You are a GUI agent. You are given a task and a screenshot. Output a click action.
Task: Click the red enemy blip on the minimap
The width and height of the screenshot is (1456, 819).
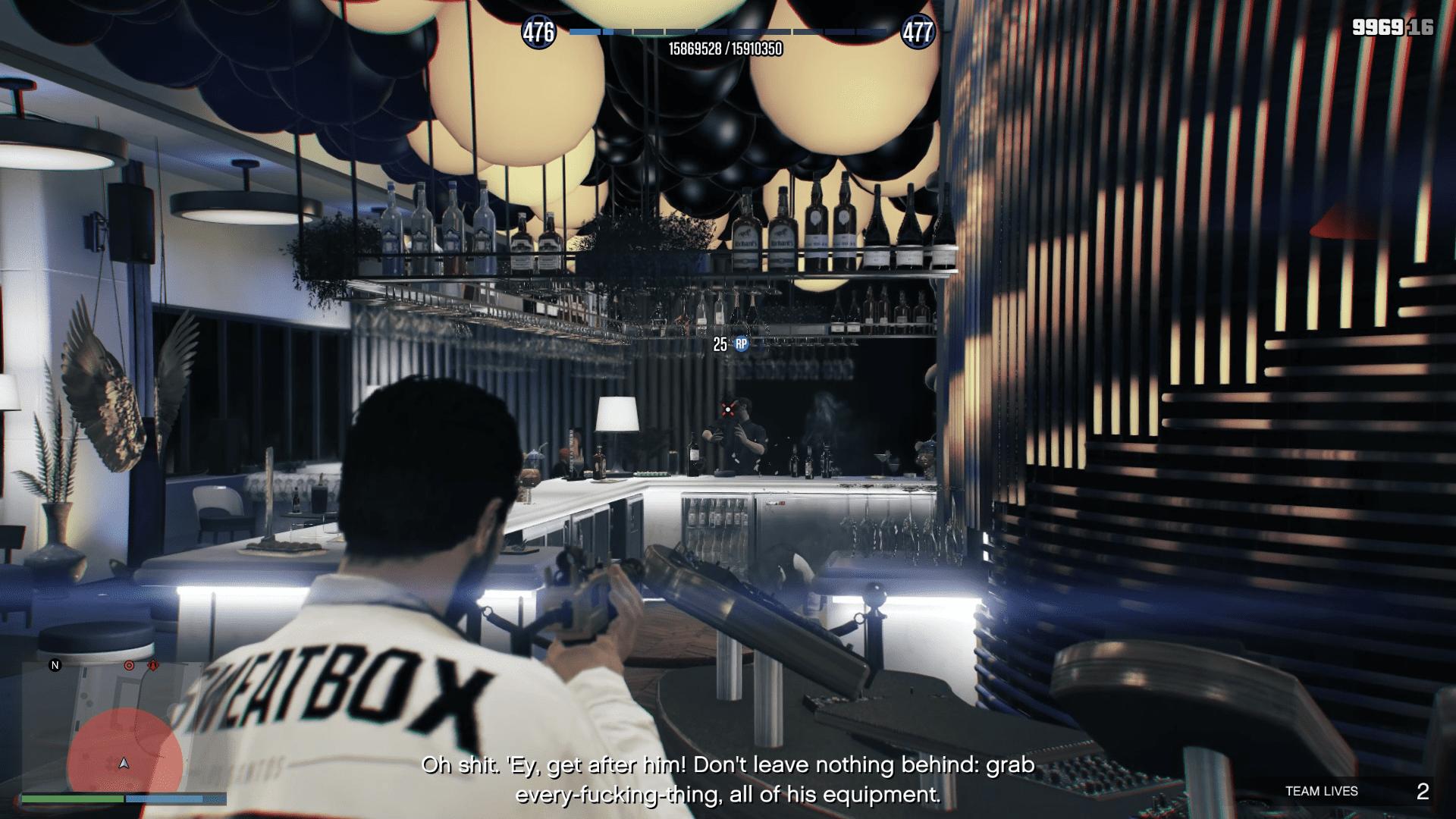[x=153, y=665]
